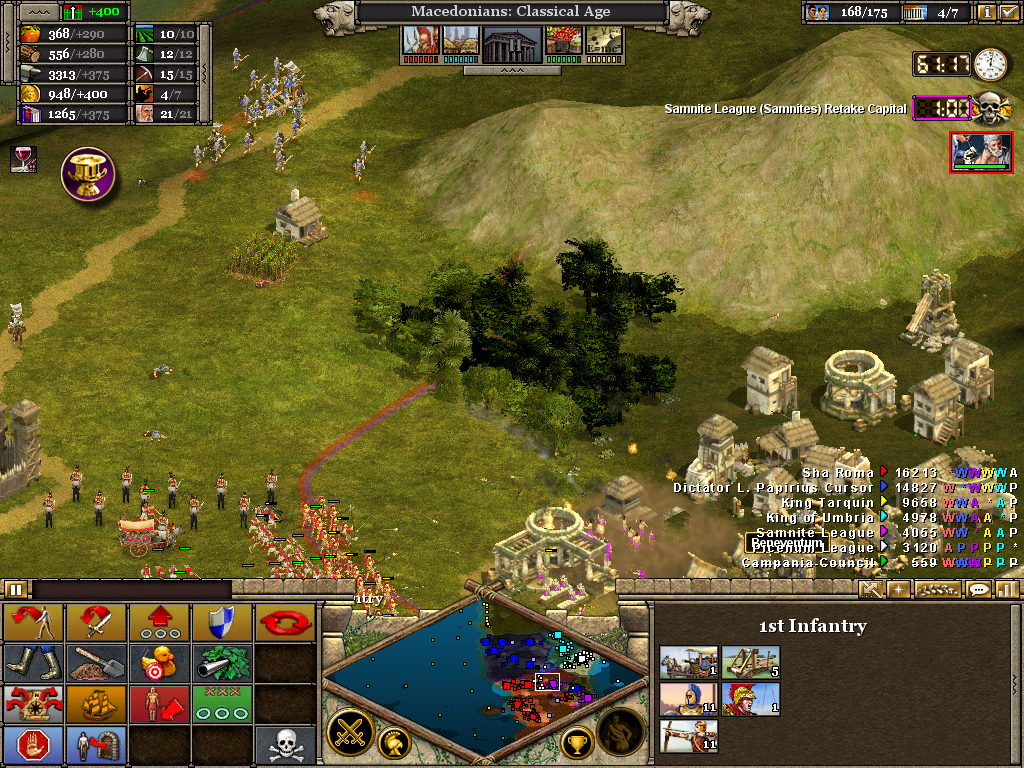Select the ambush cannon-in-bush command
This screenshot has width=1024, height=768.
click(x=222, y=661)
